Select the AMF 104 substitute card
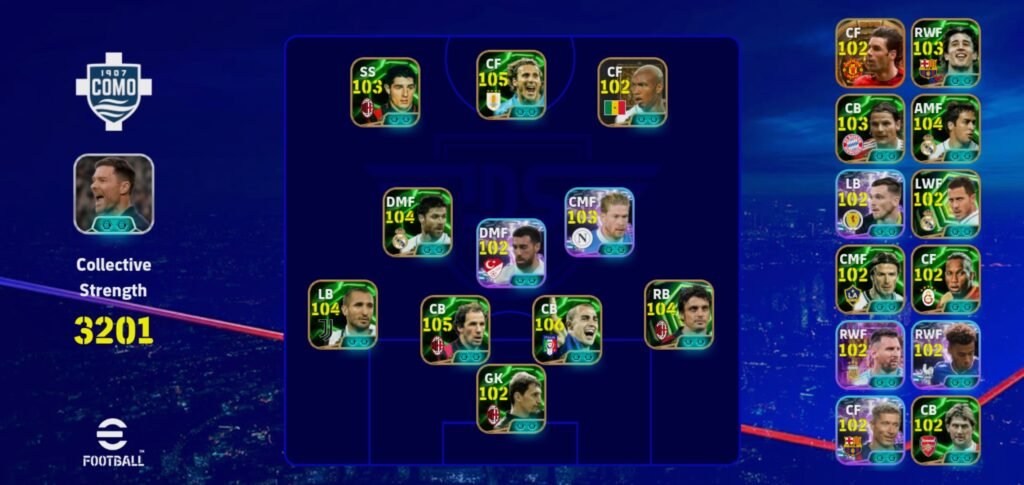The width and height of the screenshot is (1024, 485). point(945,128)
